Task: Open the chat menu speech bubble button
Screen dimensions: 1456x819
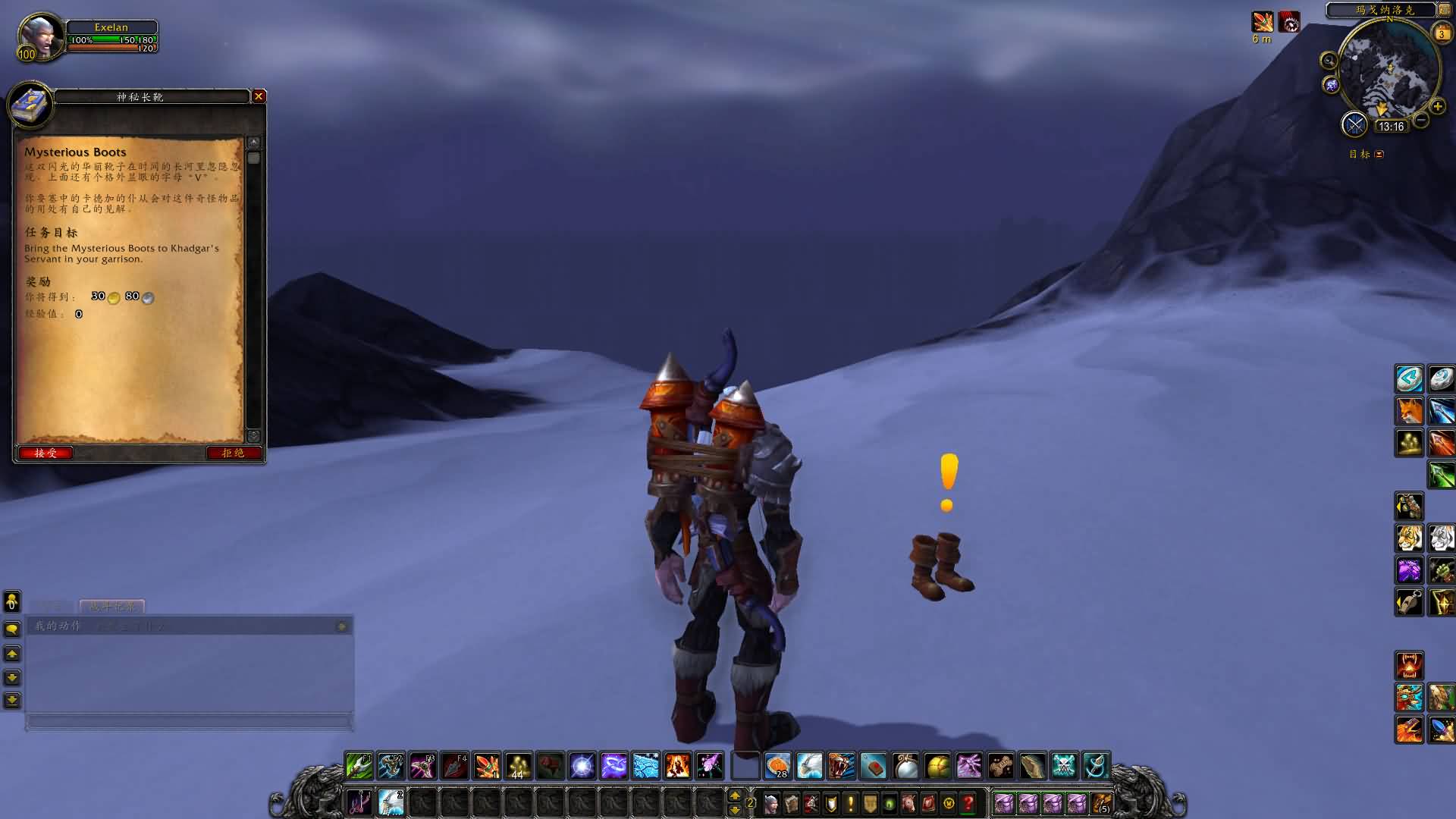Action: [x=12, y=629]
